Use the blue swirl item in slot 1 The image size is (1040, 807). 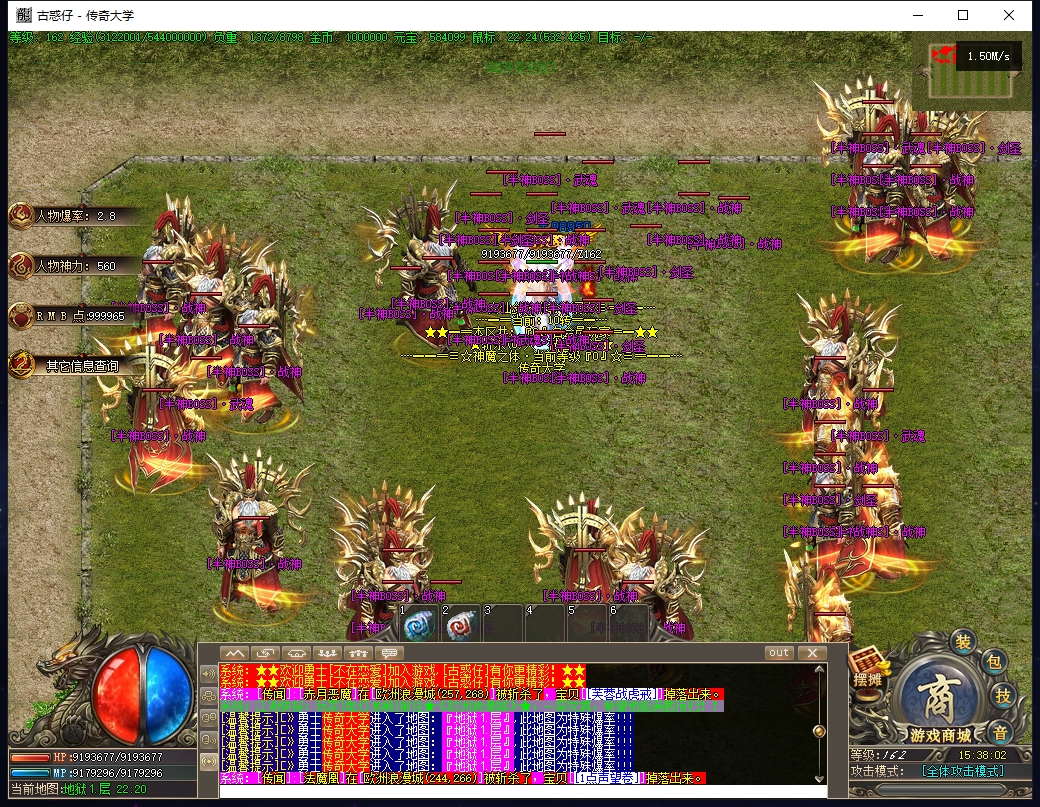click(x=418, y=627)
